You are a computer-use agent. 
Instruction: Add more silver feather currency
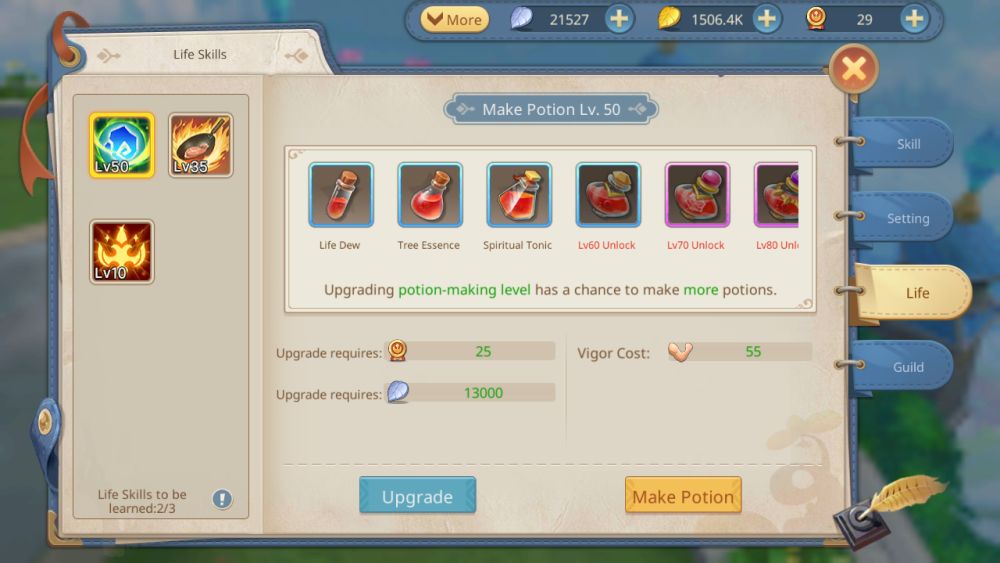pos(619,19)
